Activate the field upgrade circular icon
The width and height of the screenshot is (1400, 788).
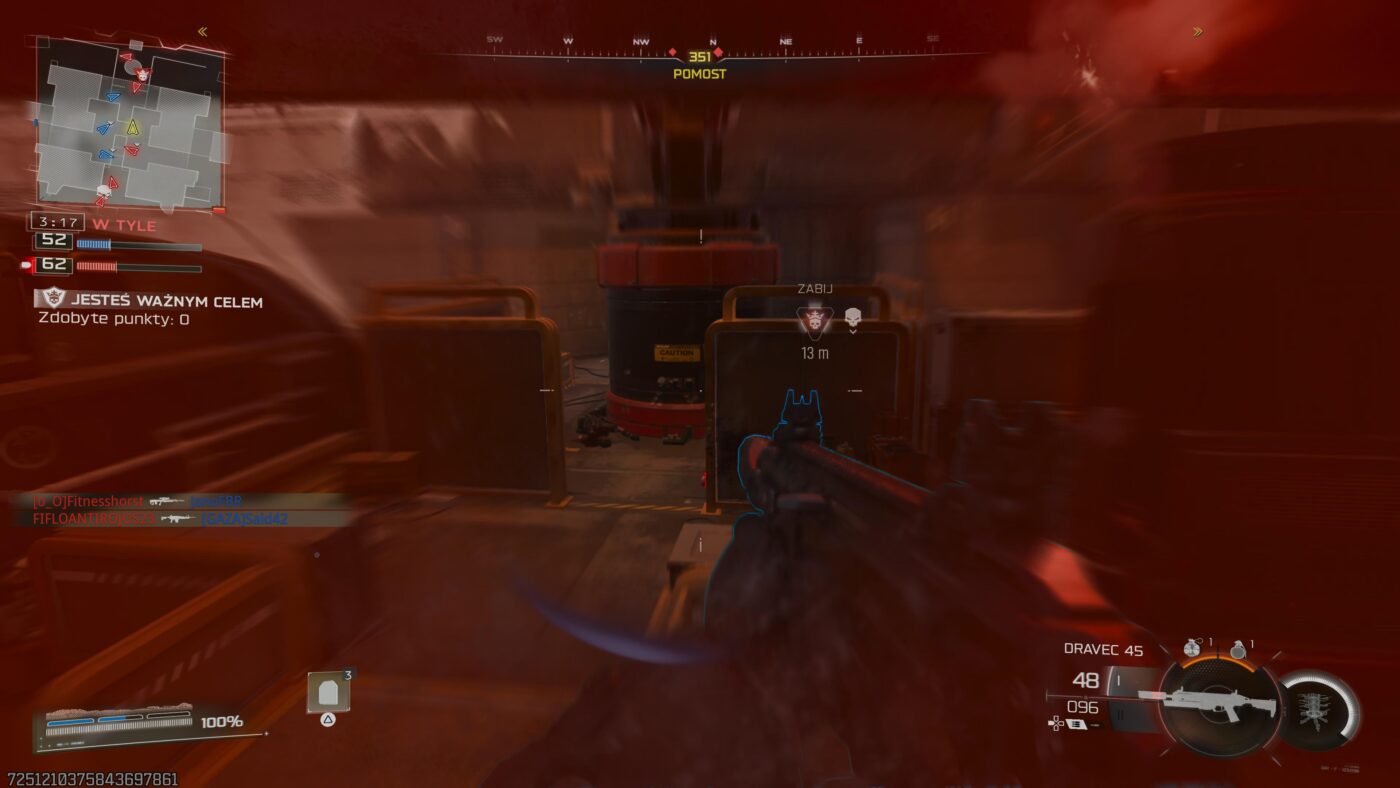click(1319, 711)
